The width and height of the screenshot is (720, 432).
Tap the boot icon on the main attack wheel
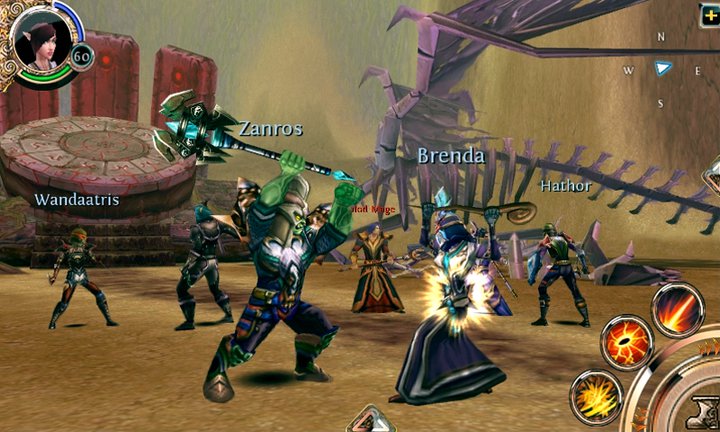[x=702, y=410]
